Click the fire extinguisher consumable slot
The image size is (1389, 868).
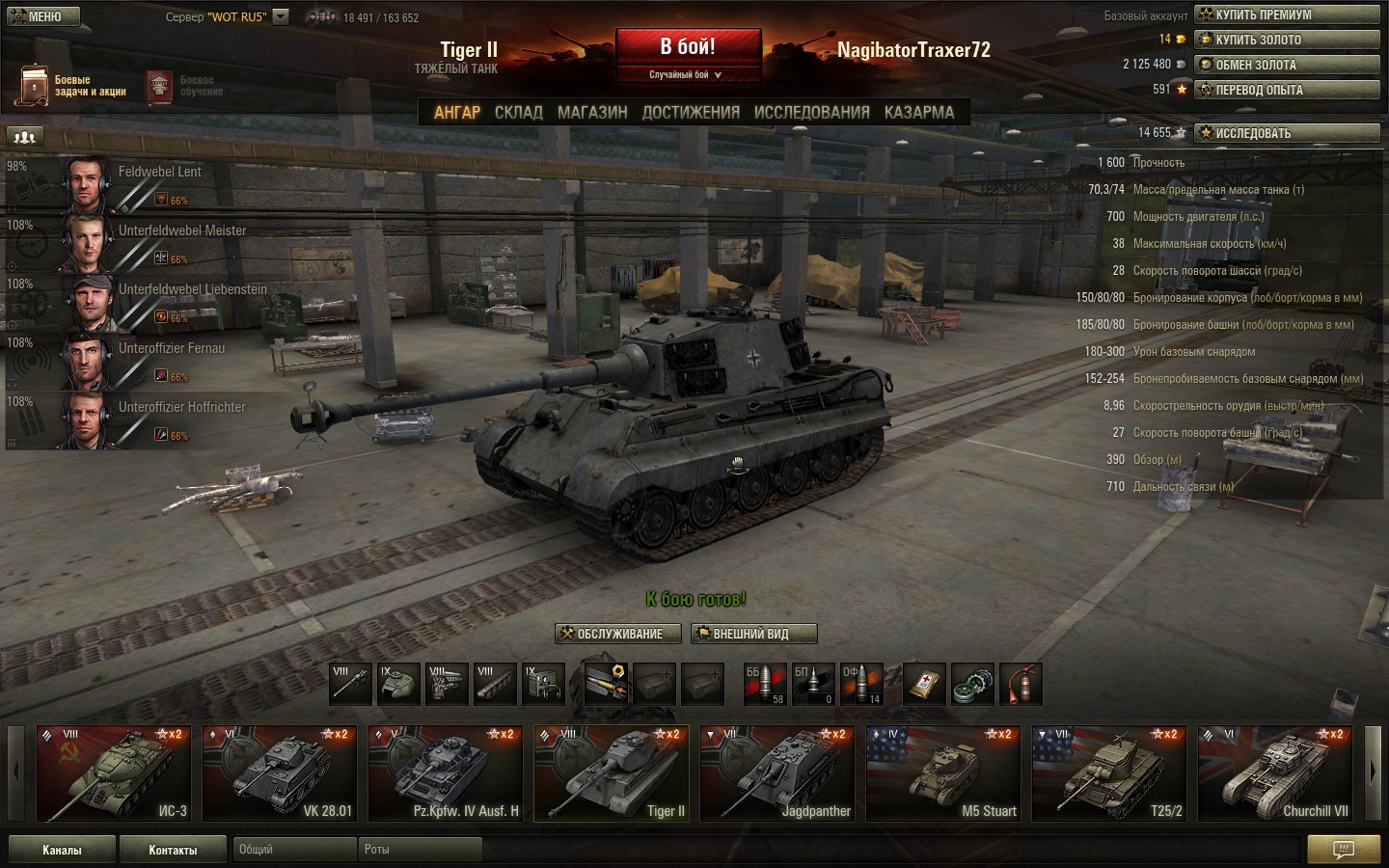(x=1020, y=684)
